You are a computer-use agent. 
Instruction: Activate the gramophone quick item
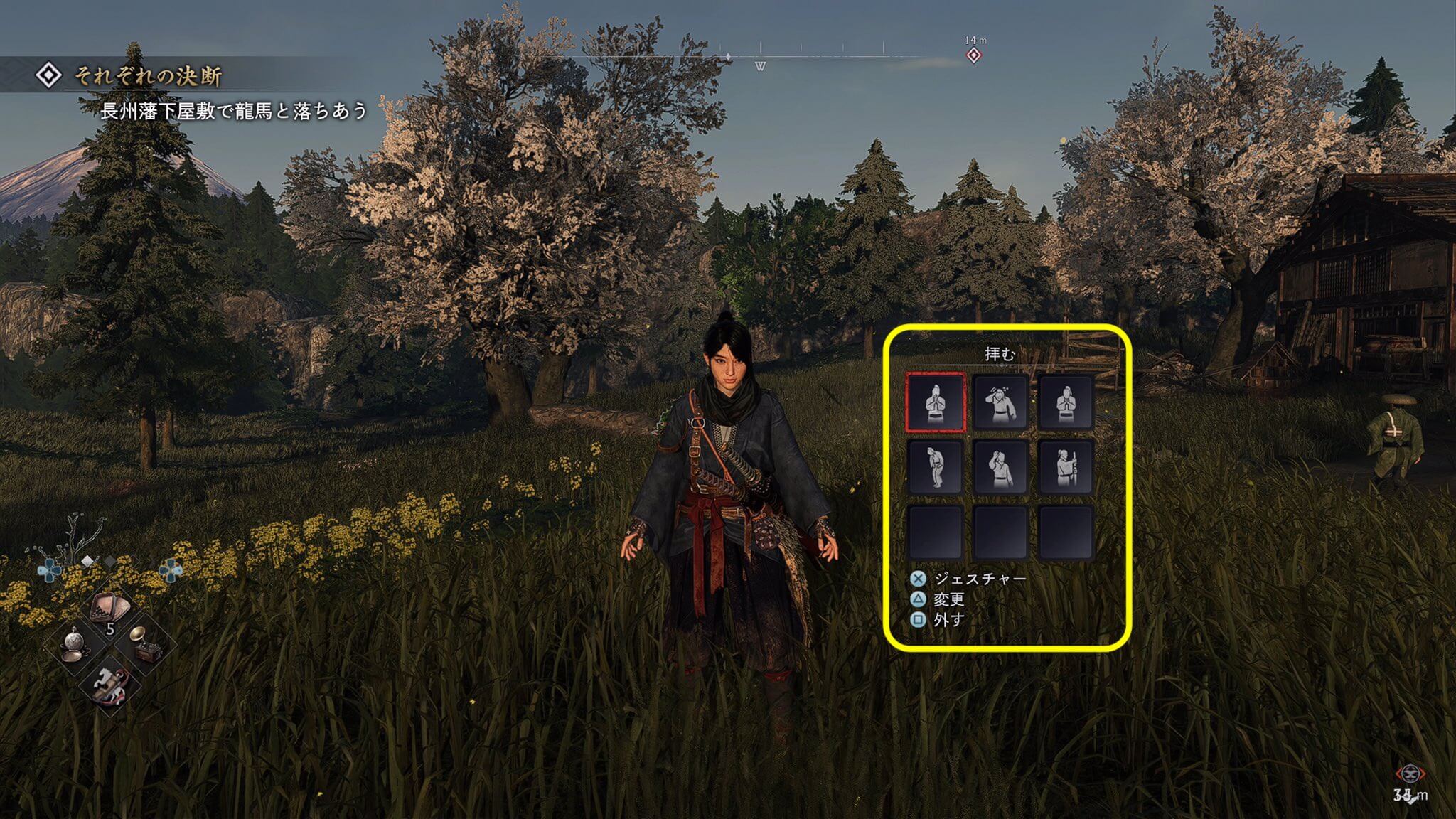[x=144, y=645]
